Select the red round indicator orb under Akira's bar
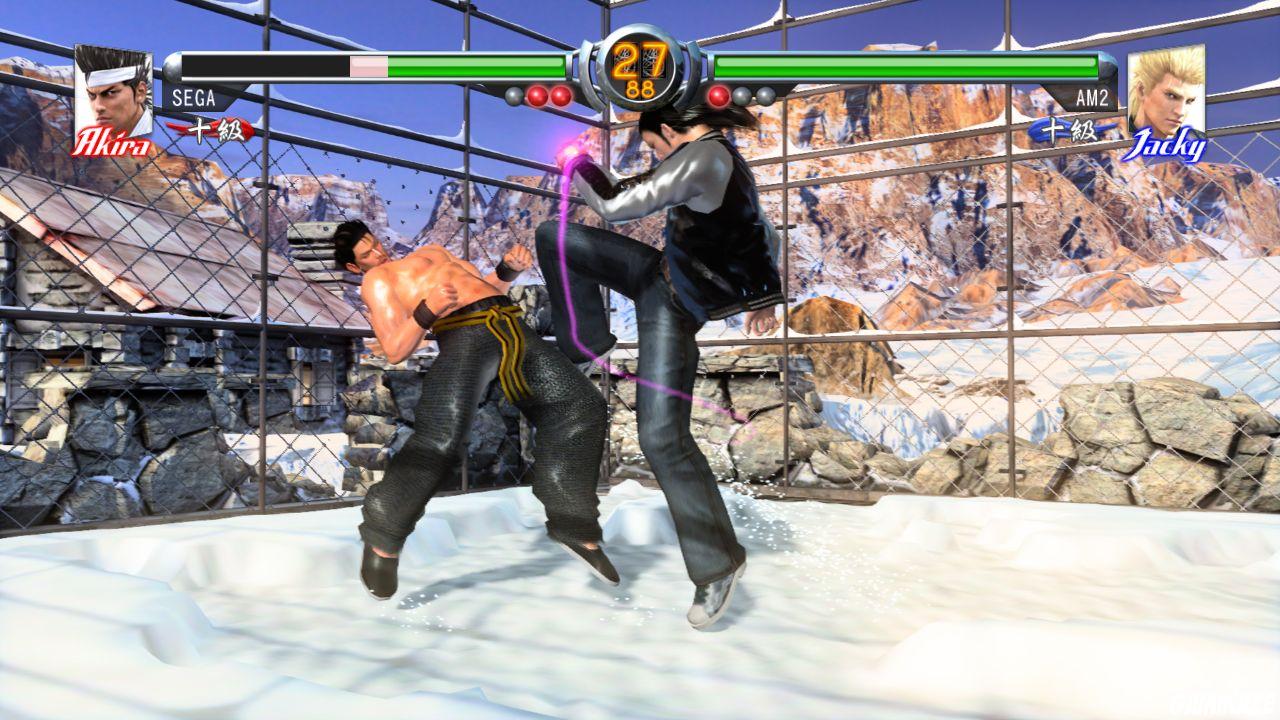The image size is (1280, 720). 537,95
